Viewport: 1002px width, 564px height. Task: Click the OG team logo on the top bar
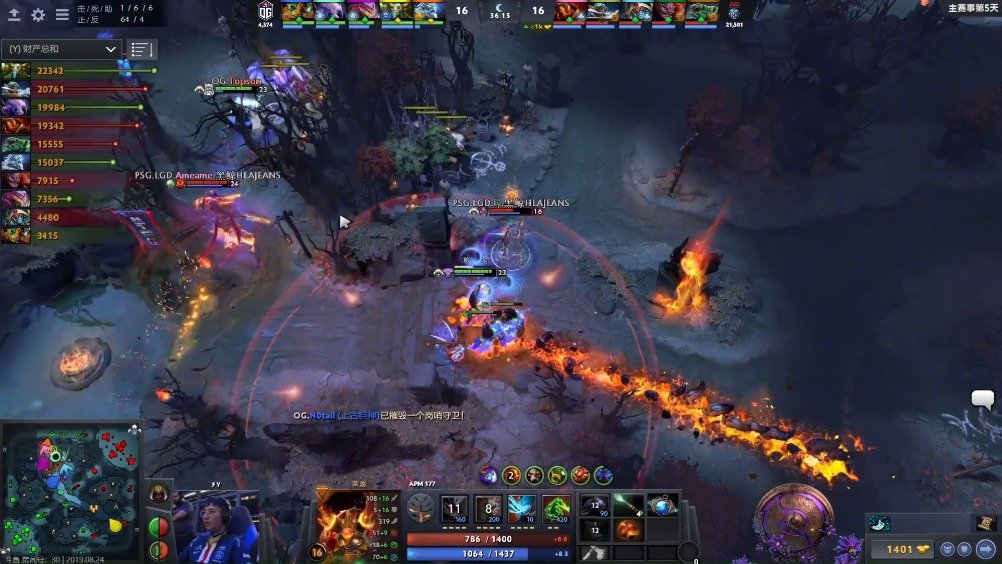click(x=265, y=10)
